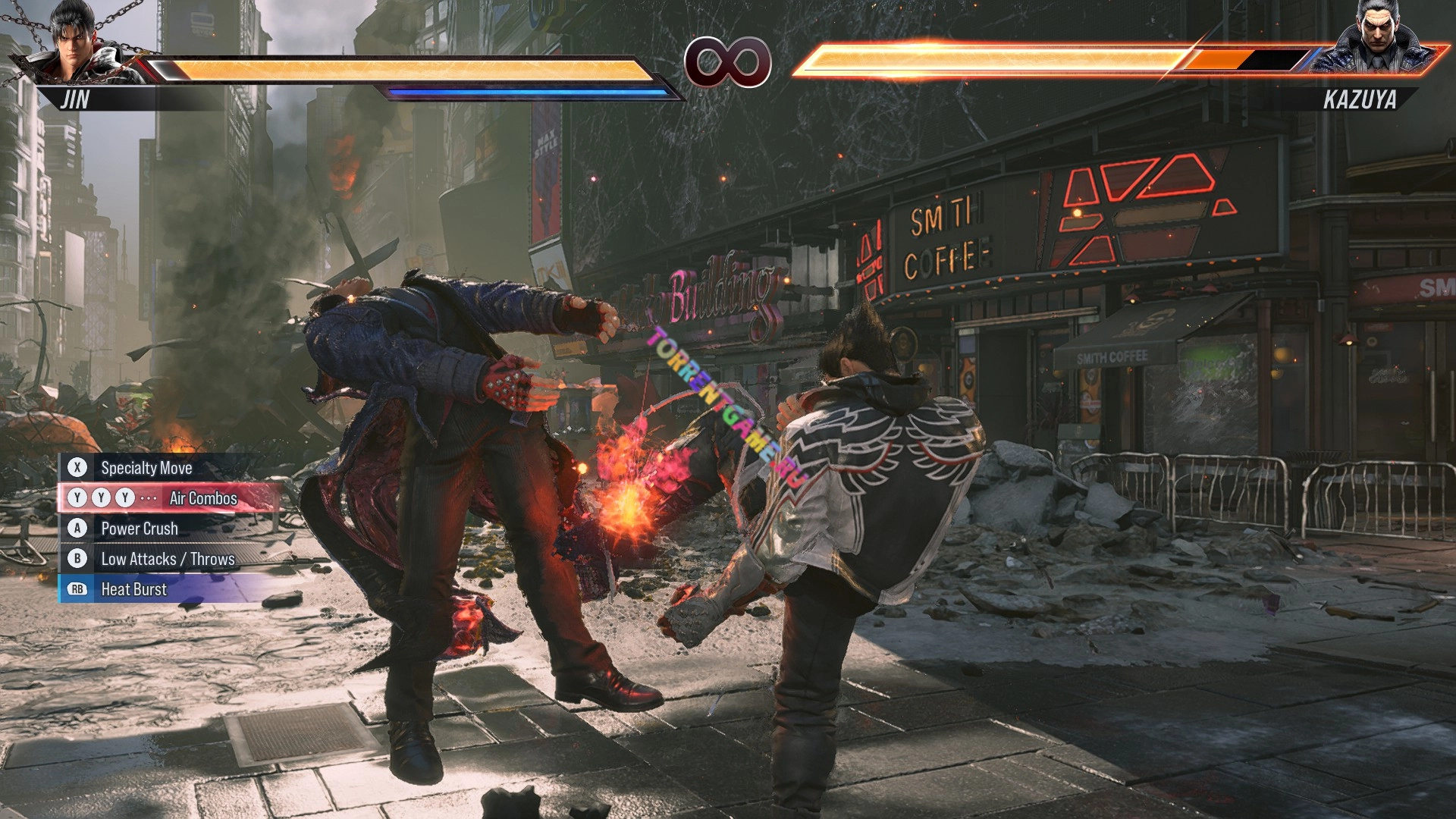Activate the Heat Burst row
This screenshot has width=1456, height=819.
pyautogui.click(x=133, y=589)
